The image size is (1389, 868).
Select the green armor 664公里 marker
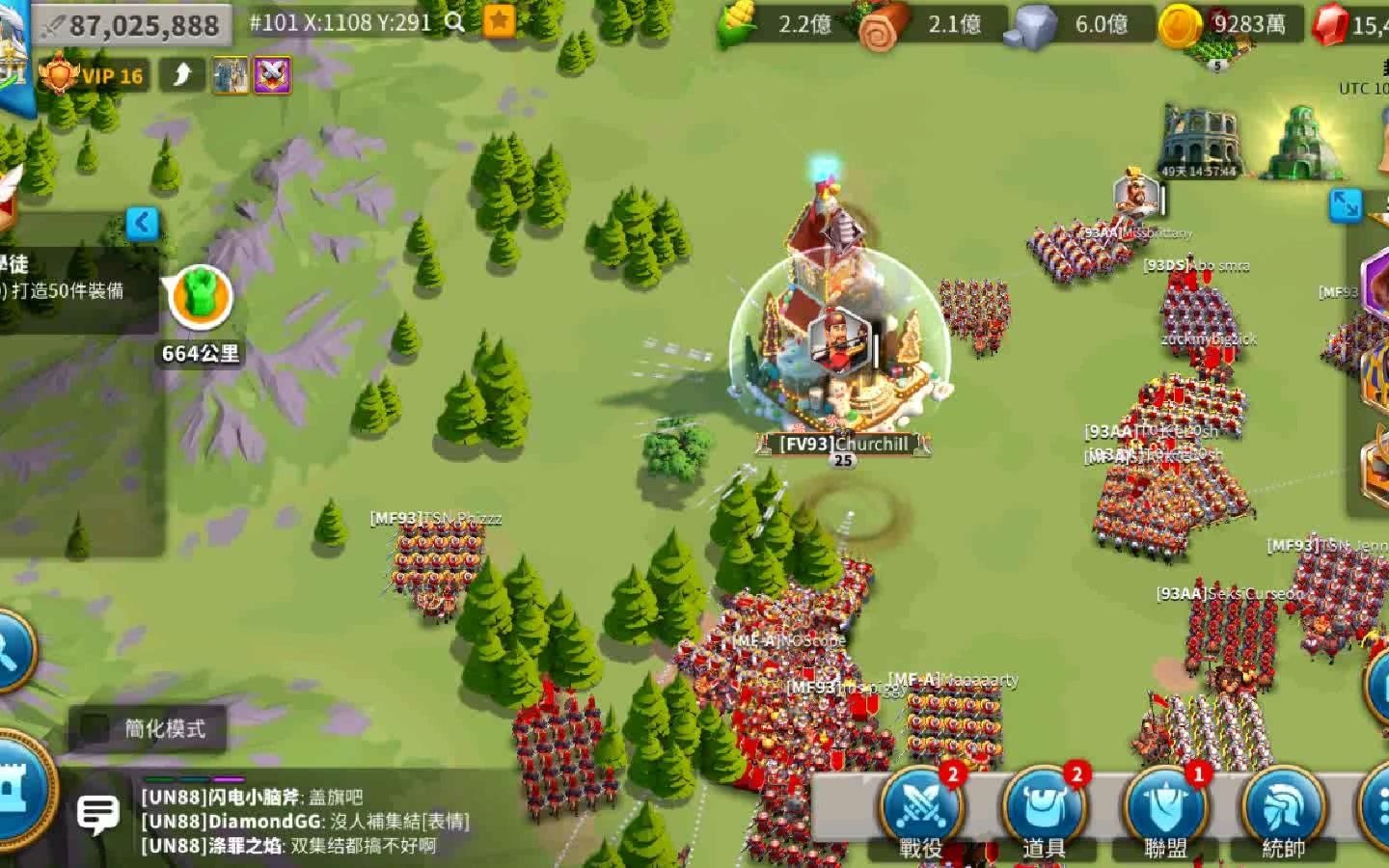[201, 299]
